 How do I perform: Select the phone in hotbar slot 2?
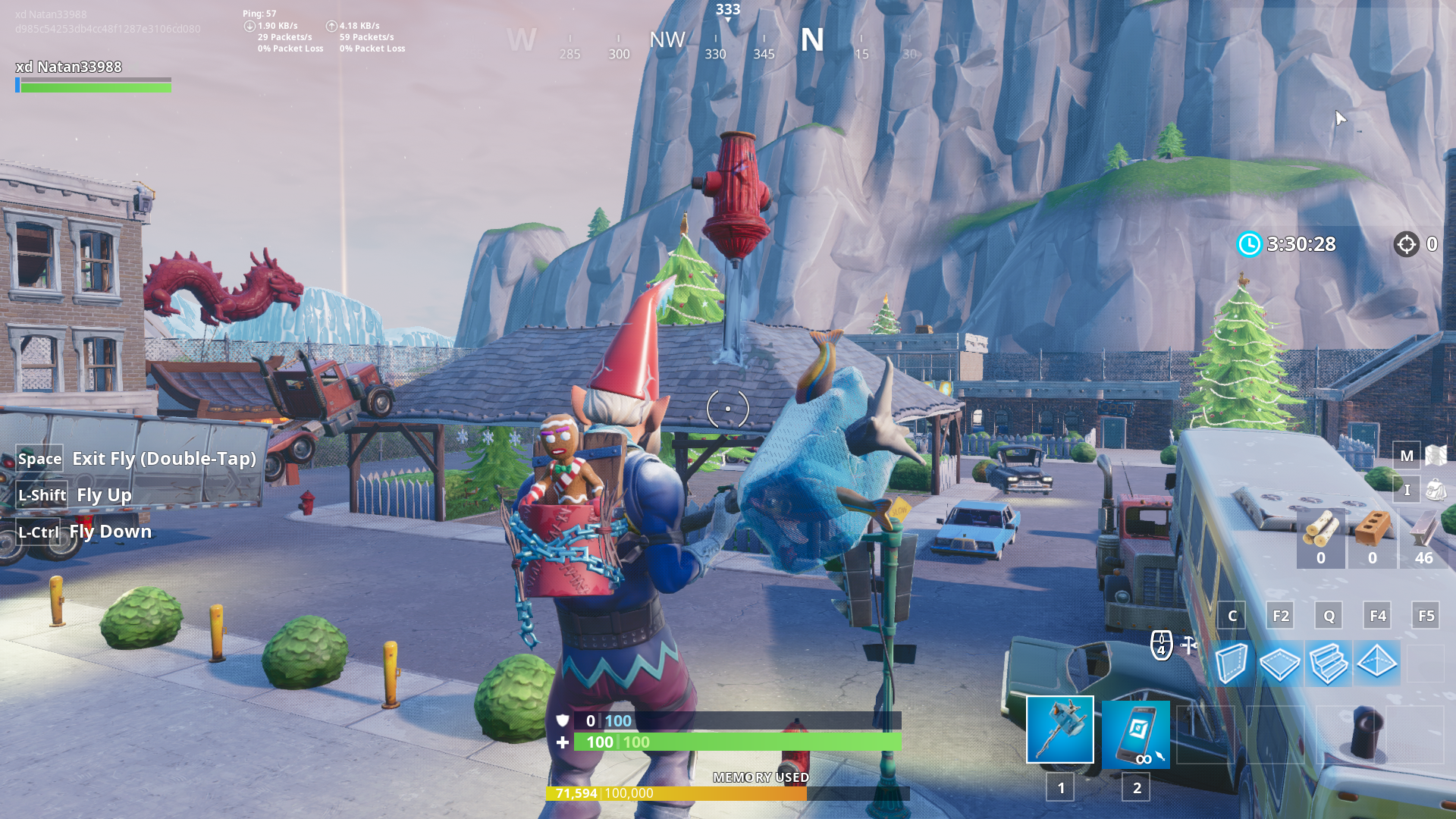pos(1136,734)
